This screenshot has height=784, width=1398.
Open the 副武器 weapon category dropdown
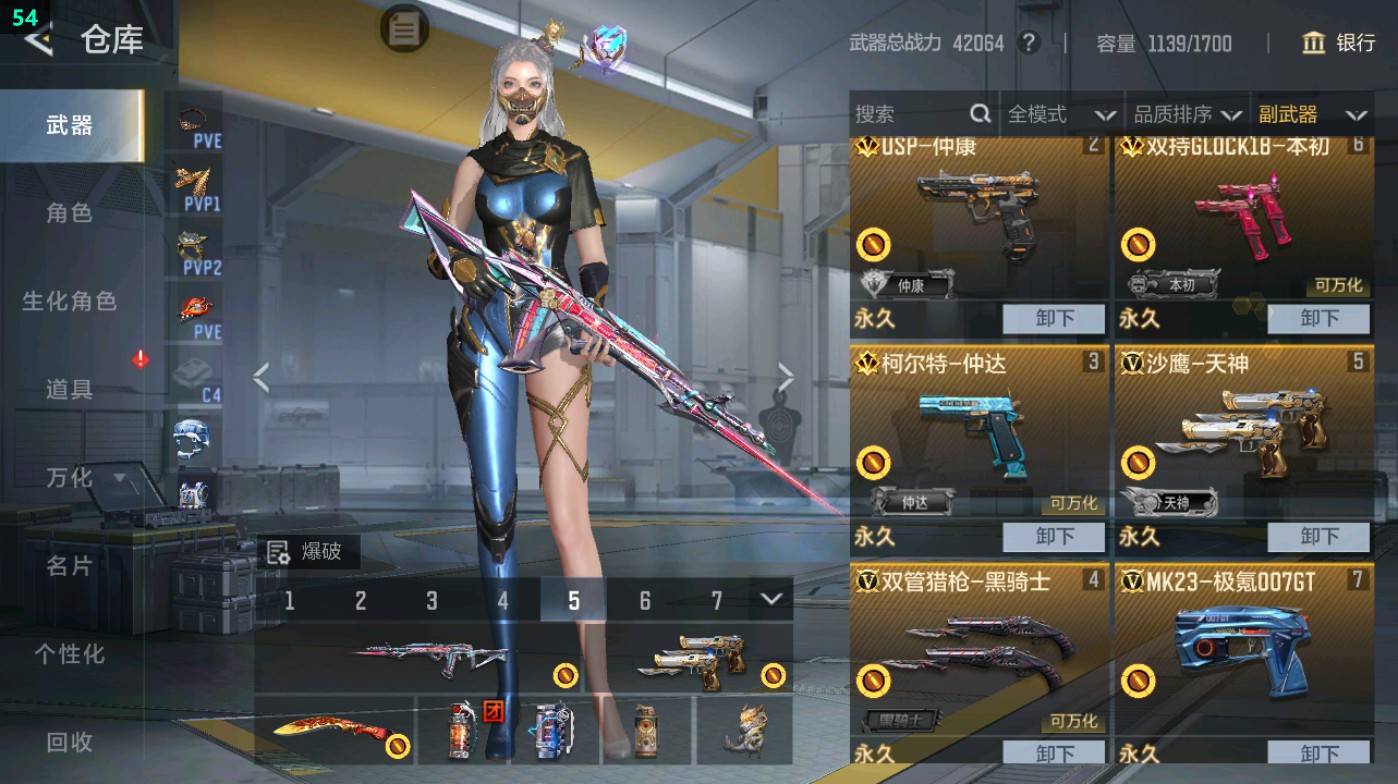[1323, 114]
